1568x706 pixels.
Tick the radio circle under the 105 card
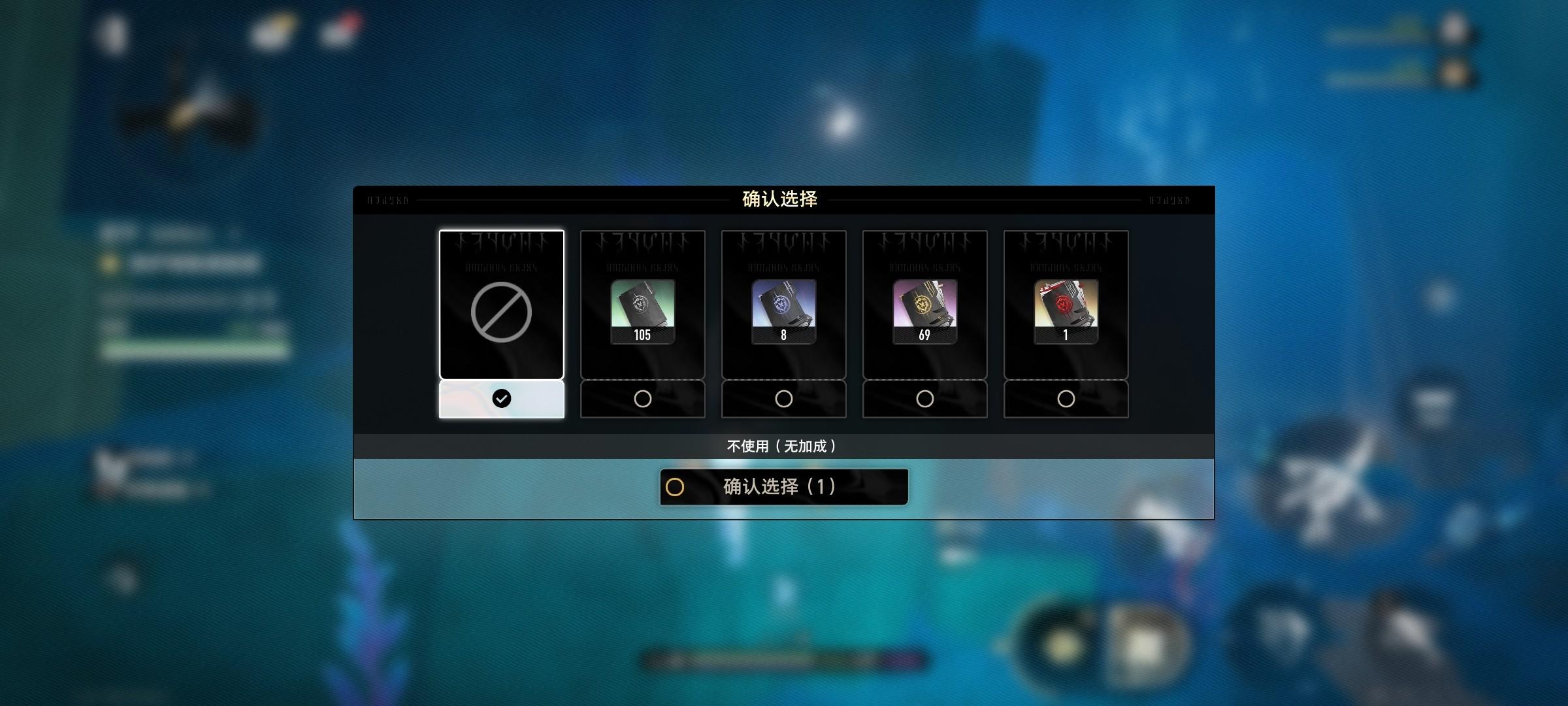pos(642,399)
